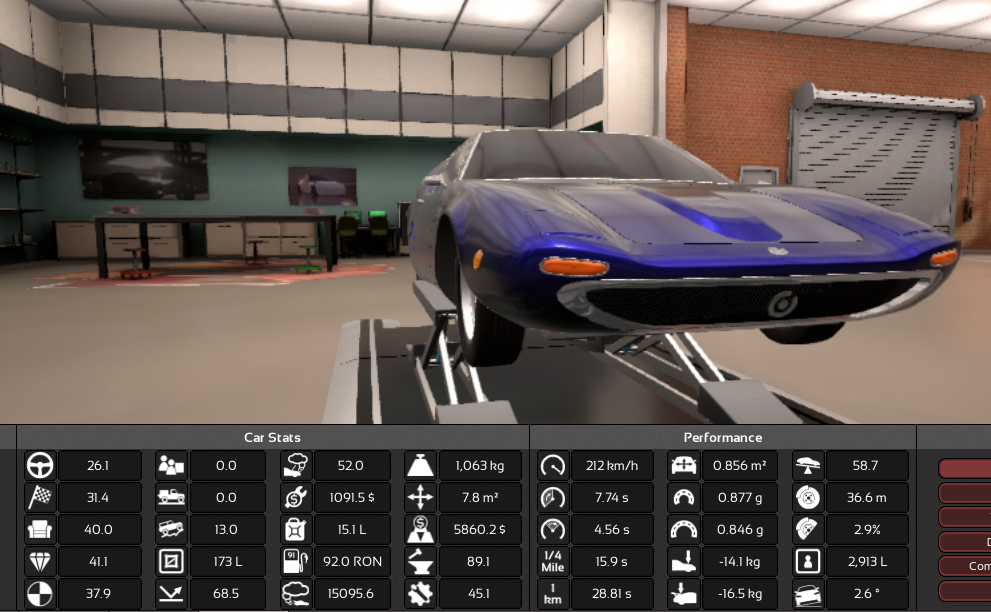This screenshot has height=612, width=991.
Task: Click the armchair comfort stat icon
Action: 40,530
